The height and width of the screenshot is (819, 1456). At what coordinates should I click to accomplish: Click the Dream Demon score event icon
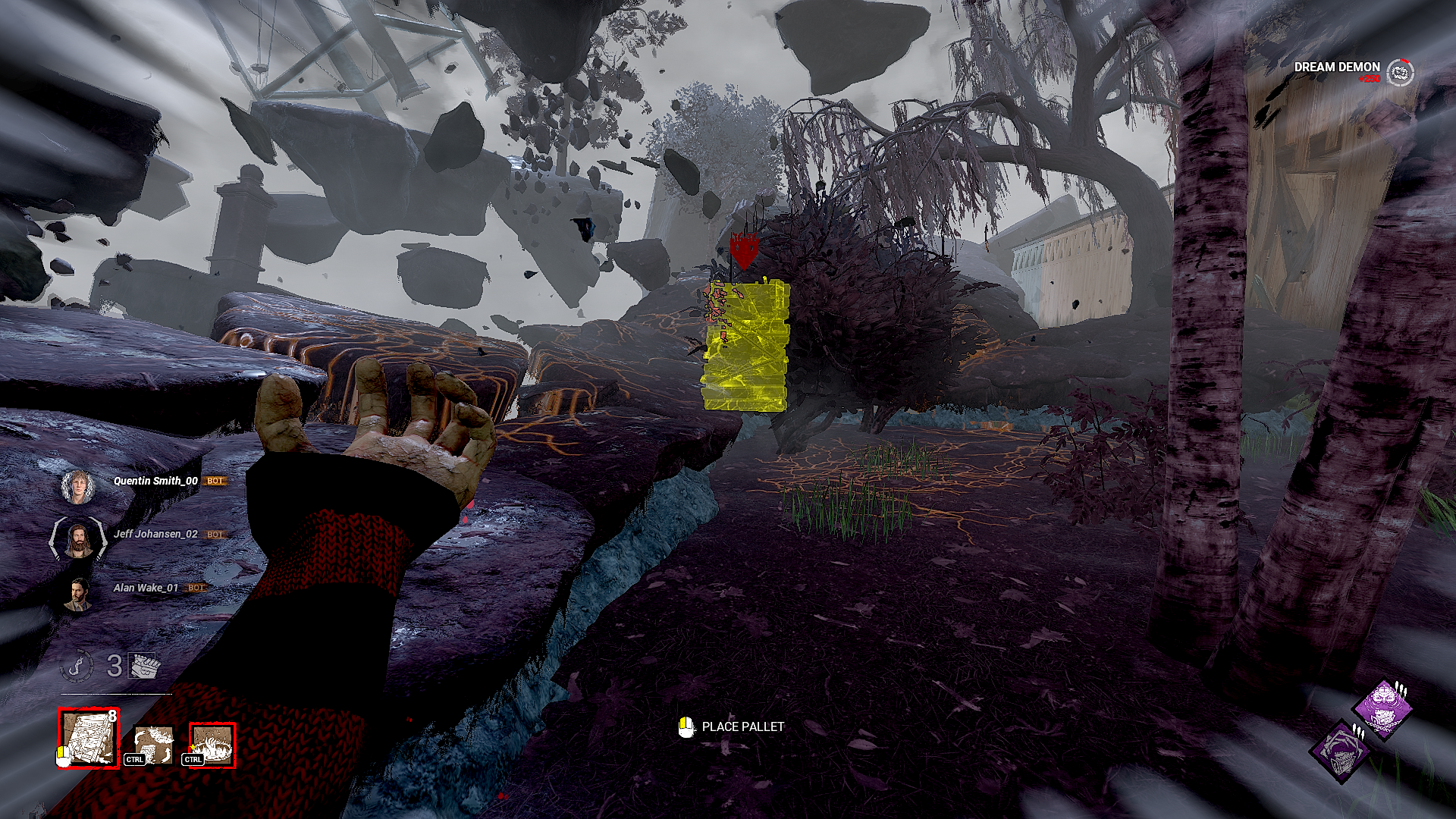[1400, 73]
